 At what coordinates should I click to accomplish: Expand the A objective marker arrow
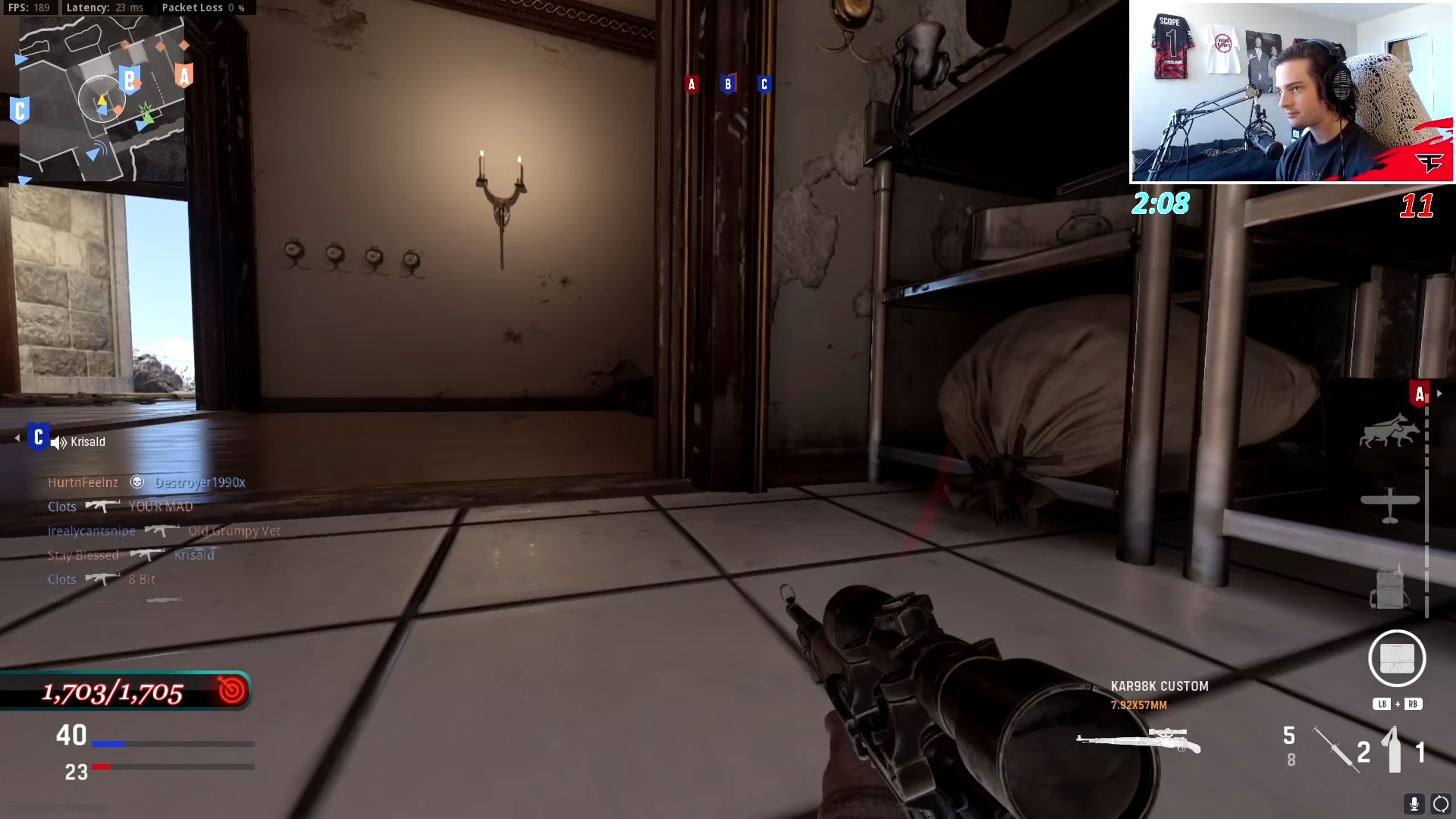pos(1440,393)
